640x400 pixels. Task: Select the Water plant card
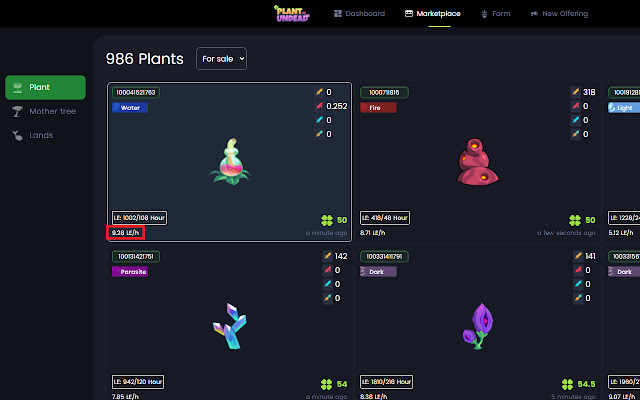(x=229, y=161)
